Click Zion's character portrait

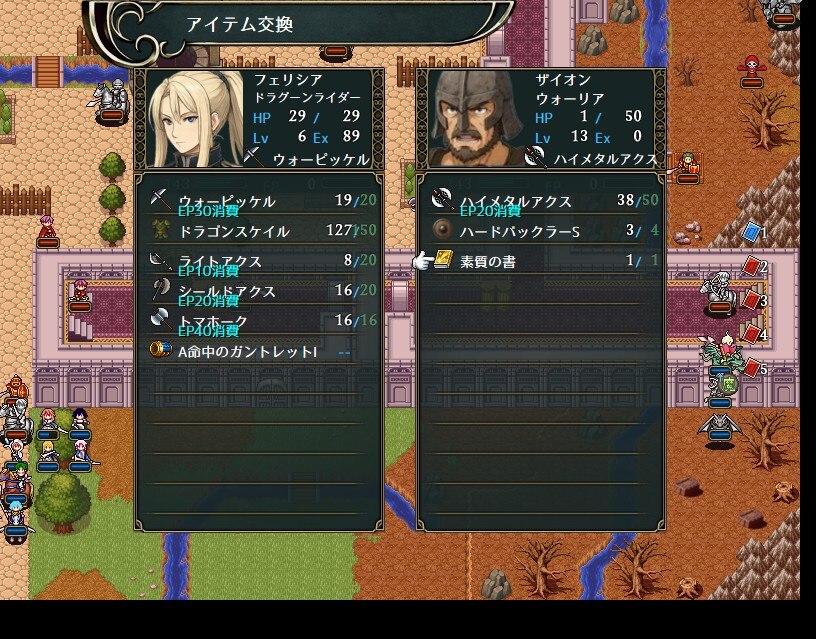(477, 120)
